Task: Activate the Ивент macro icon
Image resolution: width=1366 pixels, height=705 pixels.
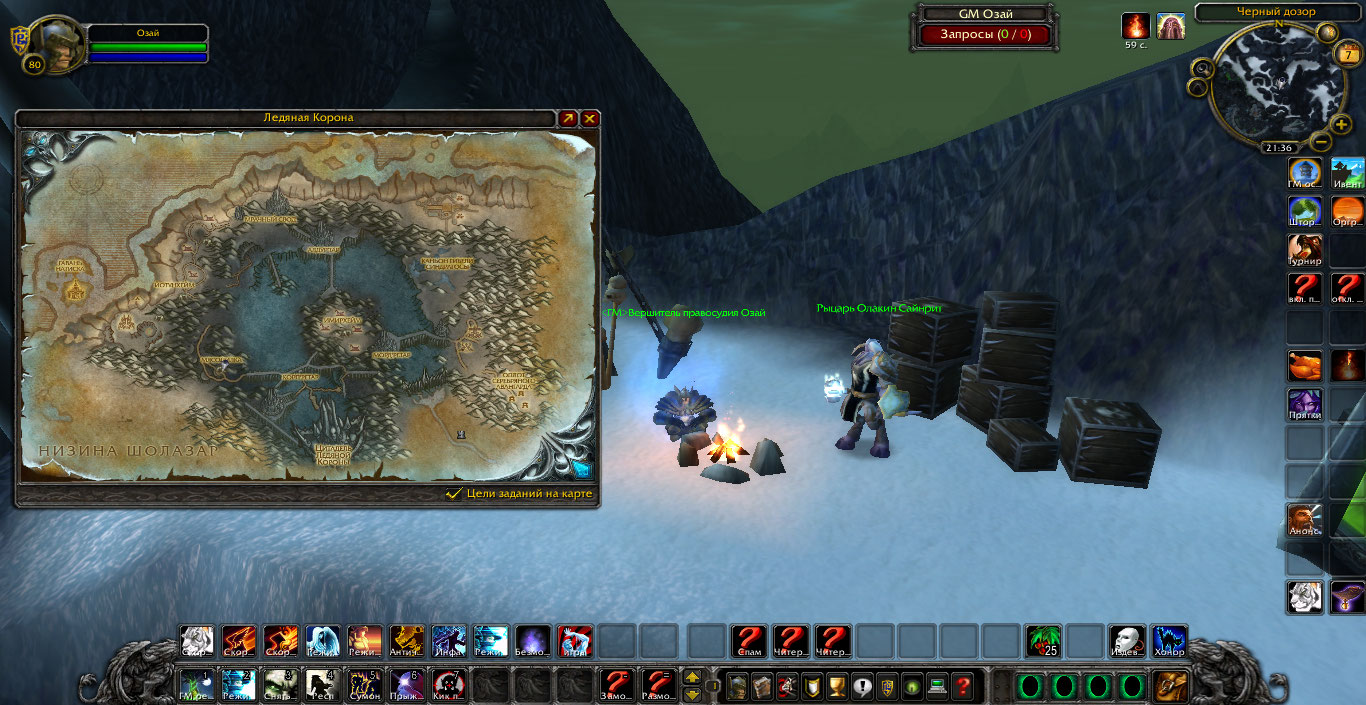Action: pyautogui.click(x=1348, y=173)
